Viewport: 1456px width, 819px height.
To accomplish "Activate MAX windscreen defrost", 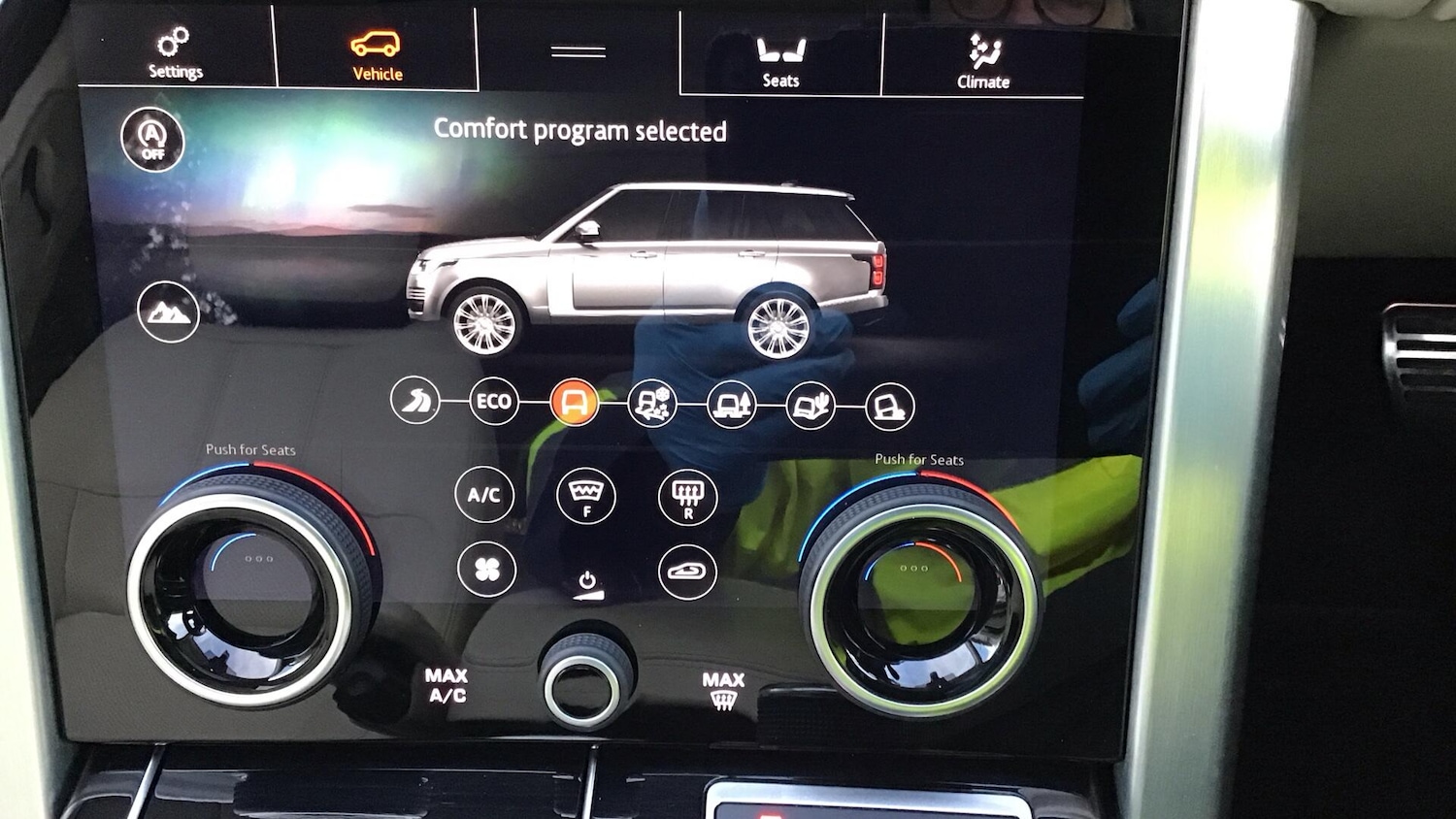I will tap(723, 689).
